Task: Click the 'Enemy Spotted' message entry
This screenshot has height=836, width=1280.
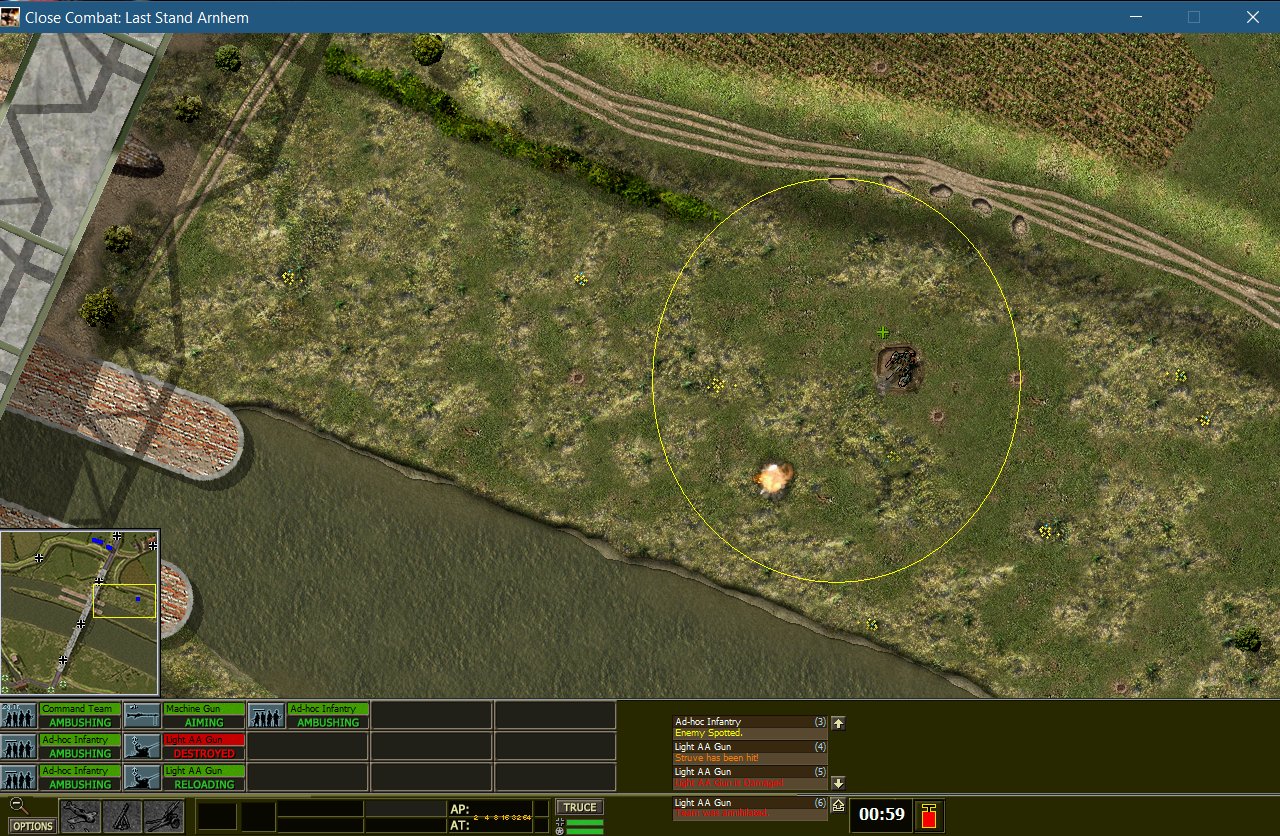Action: coord(750,727)
